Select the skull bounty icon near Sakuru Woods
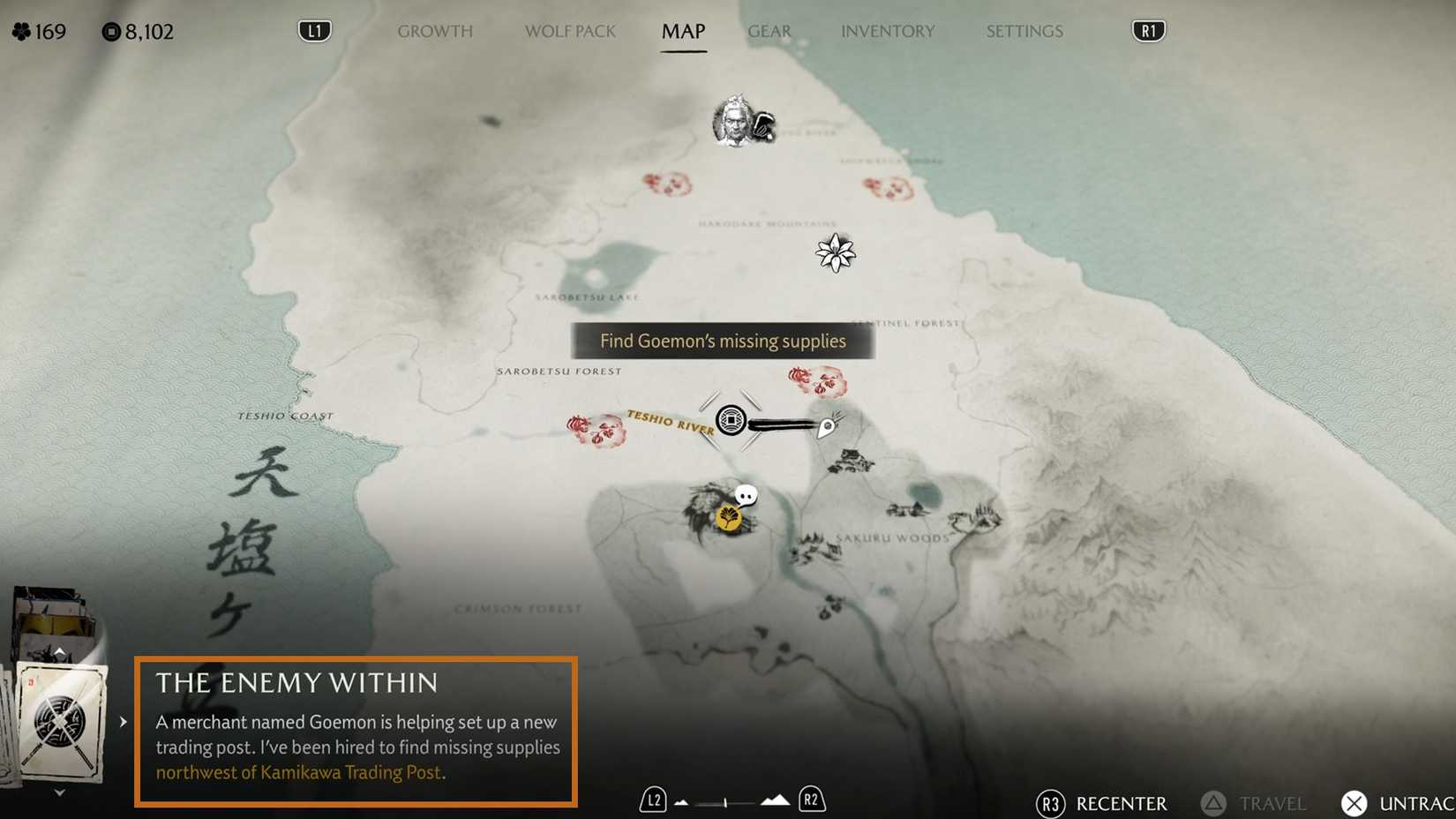 (744, 496)
